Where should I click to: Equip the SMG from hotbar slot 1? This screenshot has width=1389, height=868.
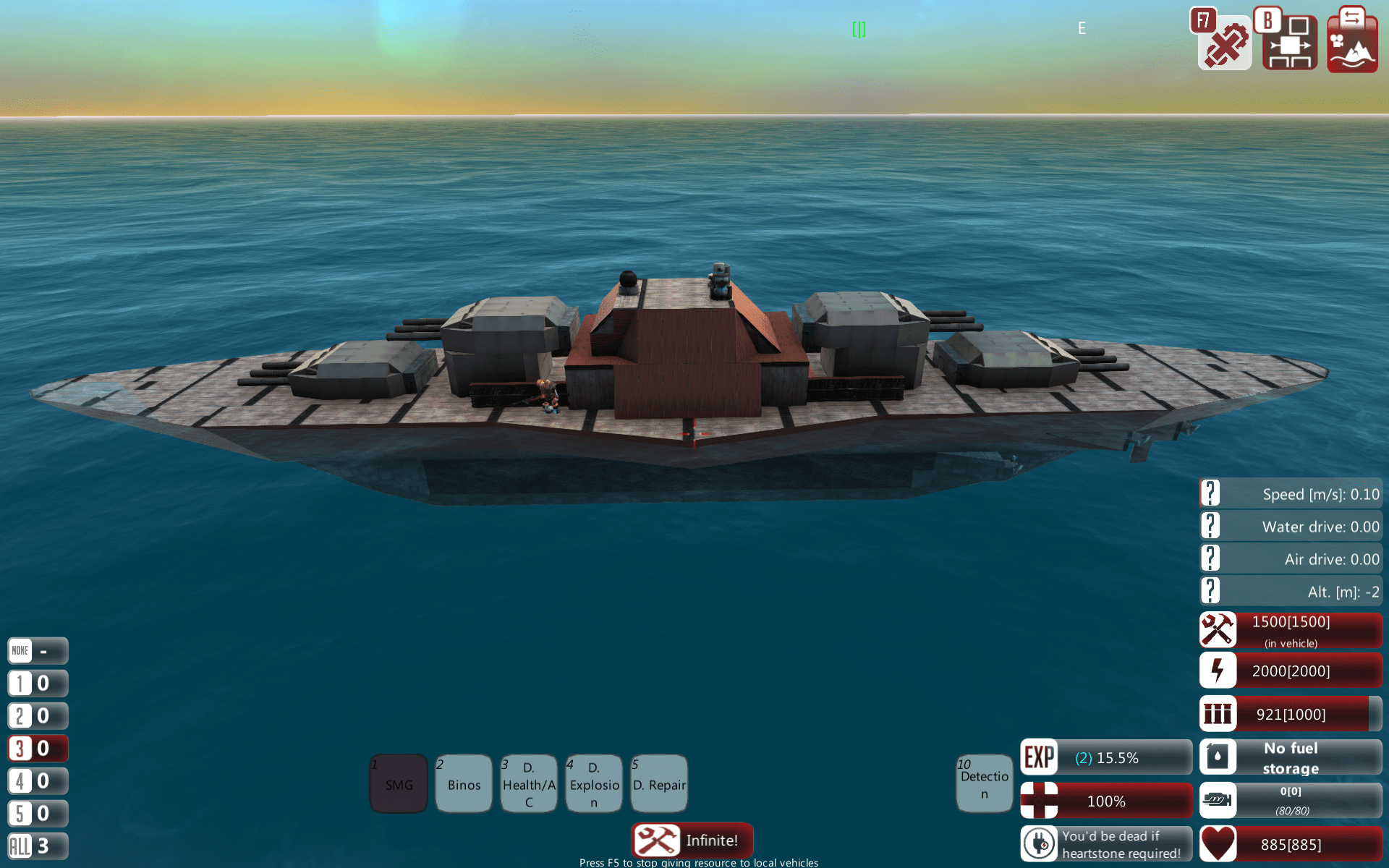tap(399, 783)
